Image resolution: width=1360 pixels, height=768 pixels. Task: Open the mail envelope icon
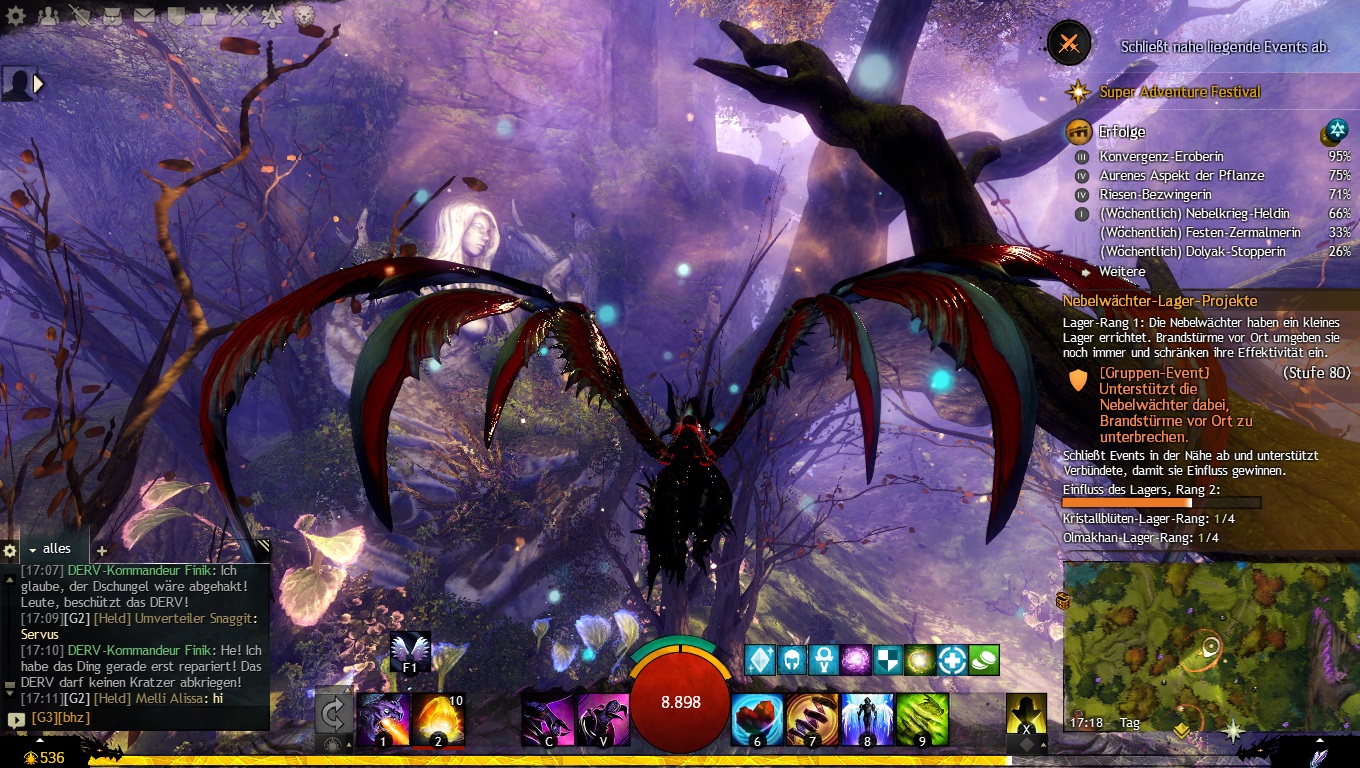pos(145,15)
